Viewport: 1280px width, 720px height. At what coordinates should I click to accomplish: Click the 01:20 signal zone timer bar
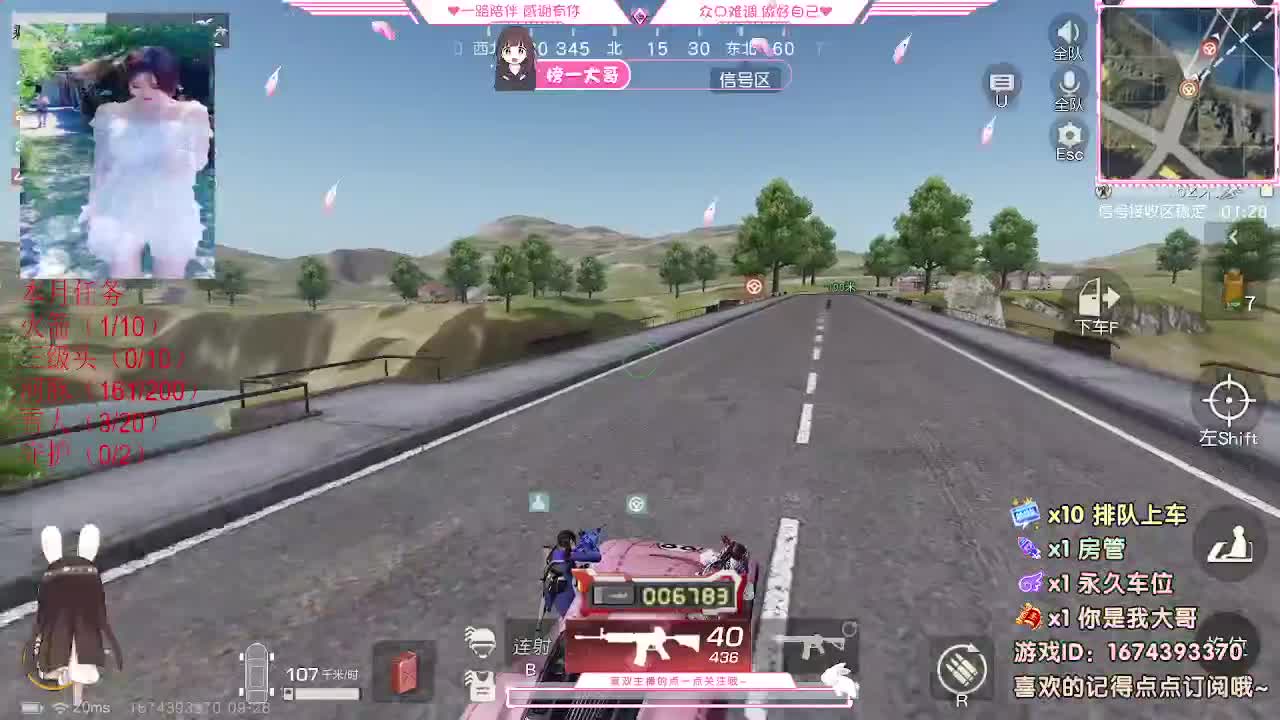click(1182, 212)
